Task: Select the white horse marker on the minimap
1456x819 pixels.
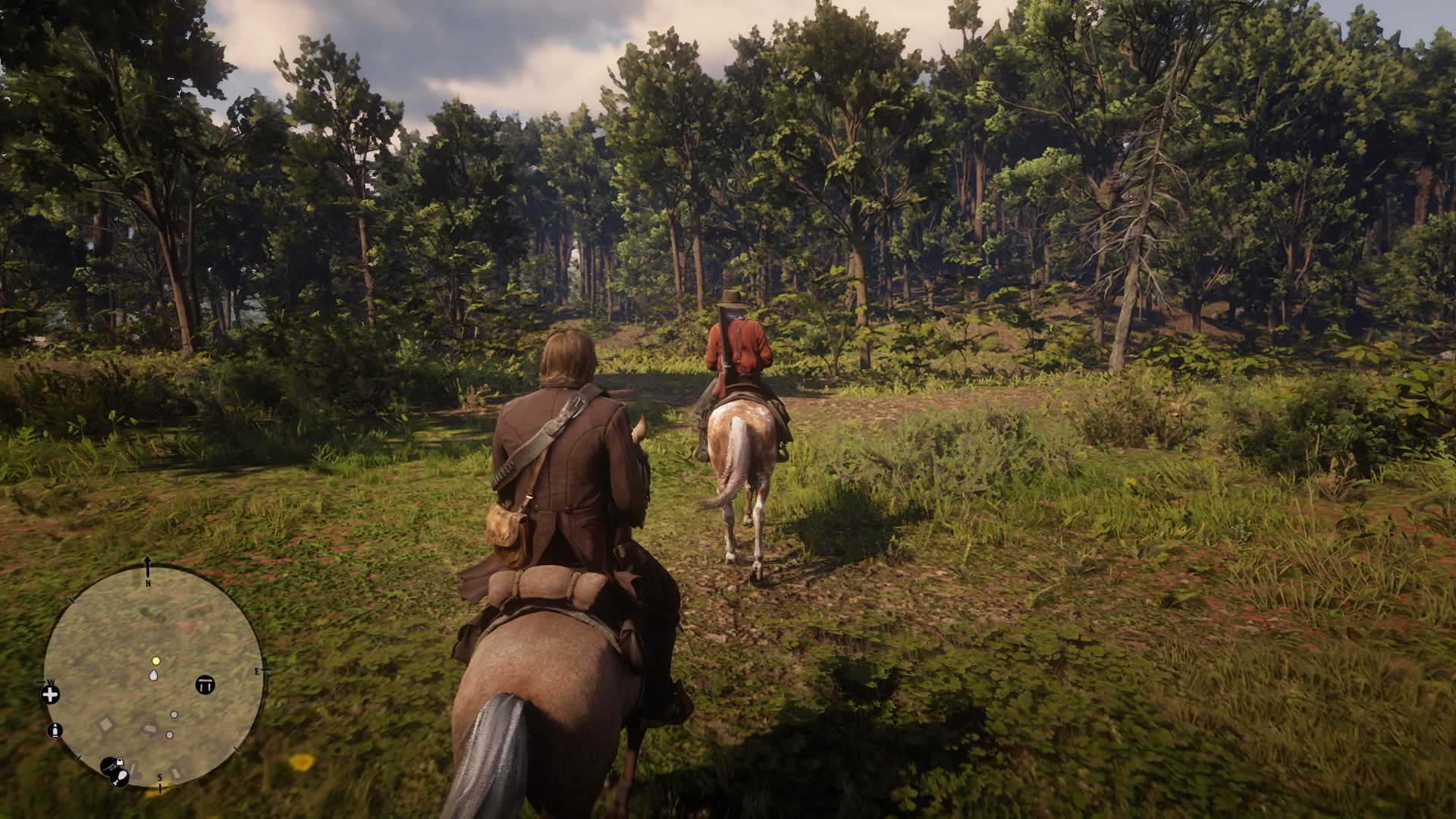Action: click(153, 676)
